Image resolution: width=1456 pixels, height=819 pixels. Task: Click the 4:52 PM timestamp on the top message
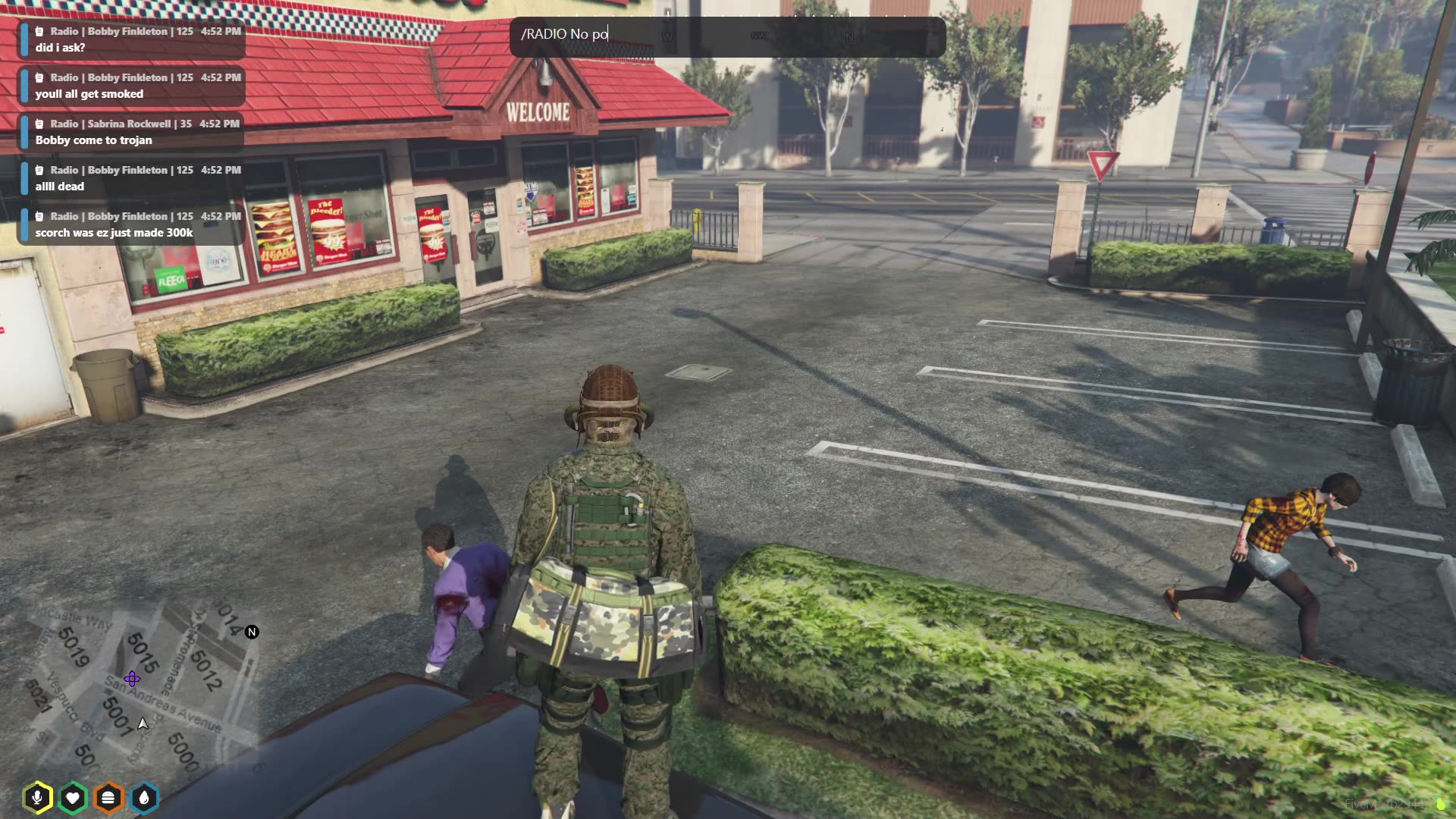click(x=219, y=32)
